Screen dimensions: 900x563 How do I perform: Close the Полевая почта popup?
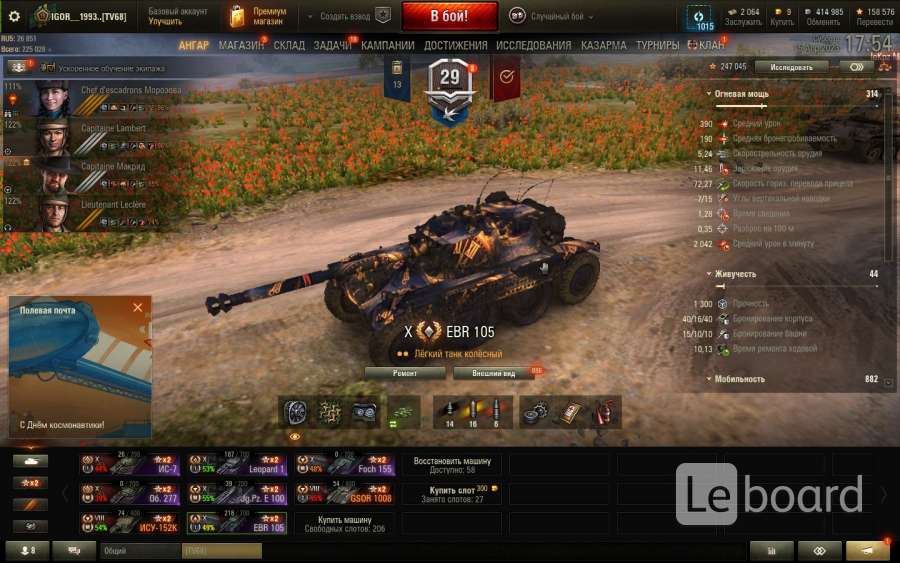138,307
